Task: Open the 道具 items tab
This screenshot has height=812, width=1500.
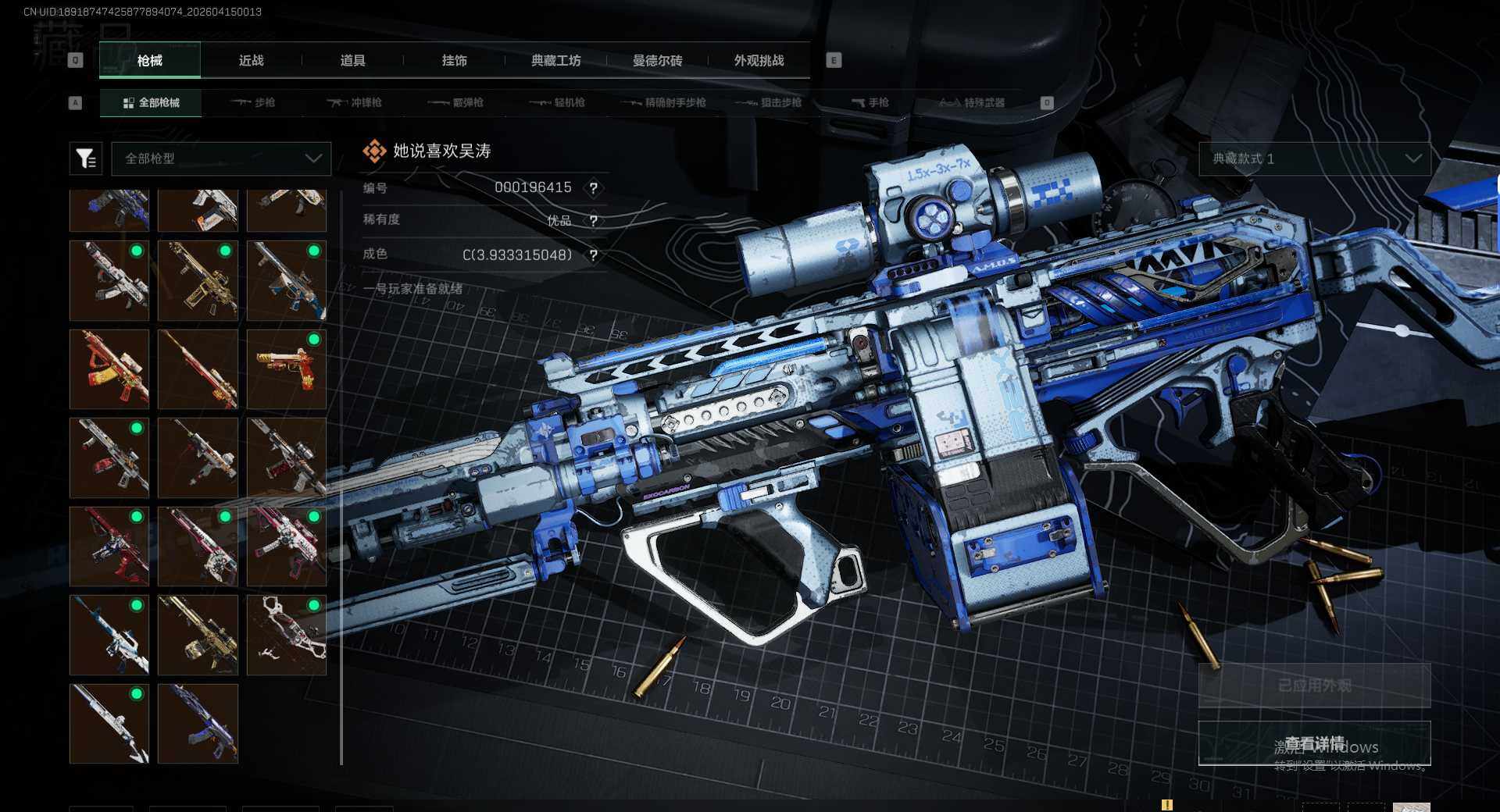Action: coord(352,61)
